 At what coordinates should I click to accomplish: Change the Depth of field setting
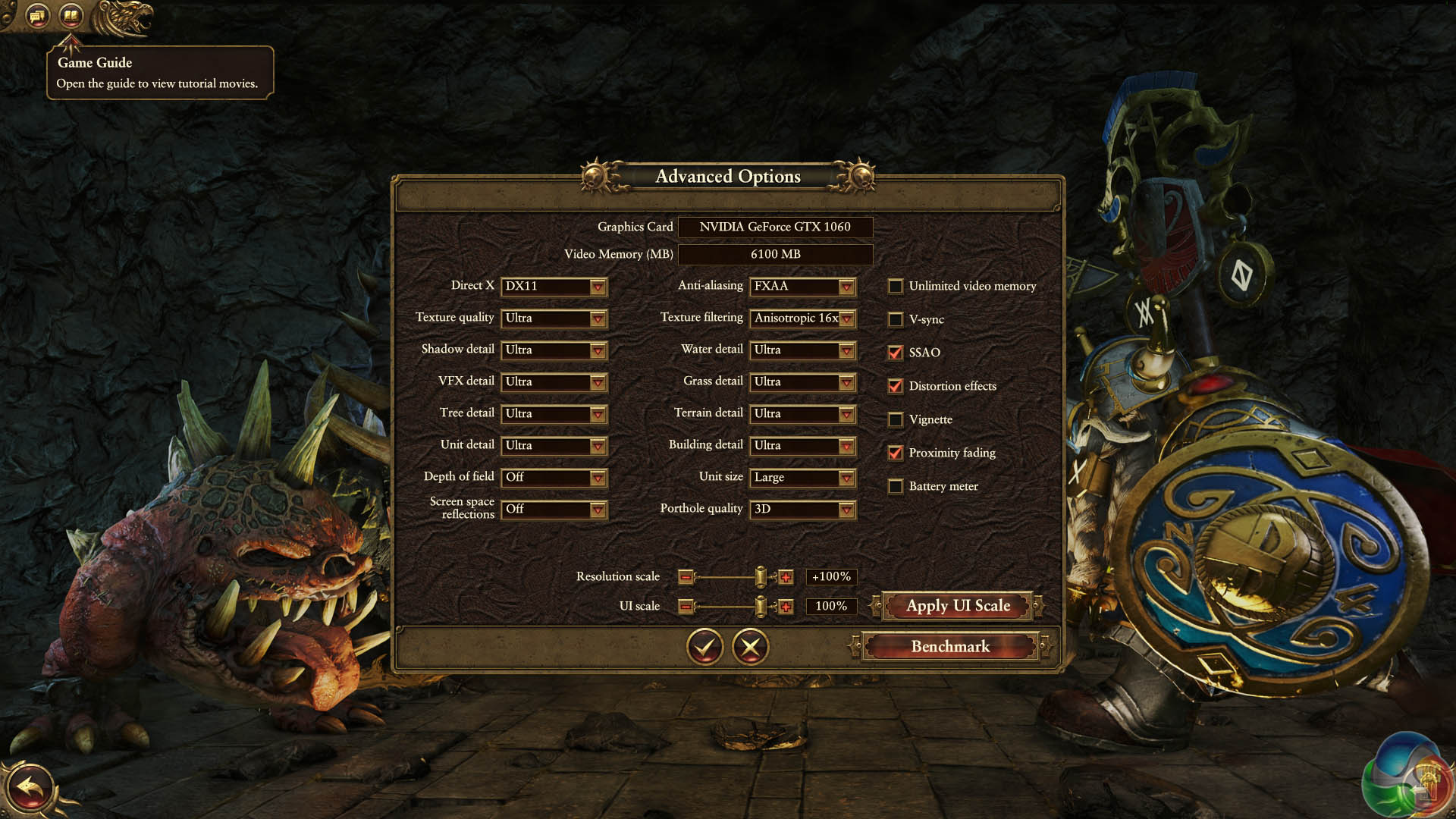[554, 478]
